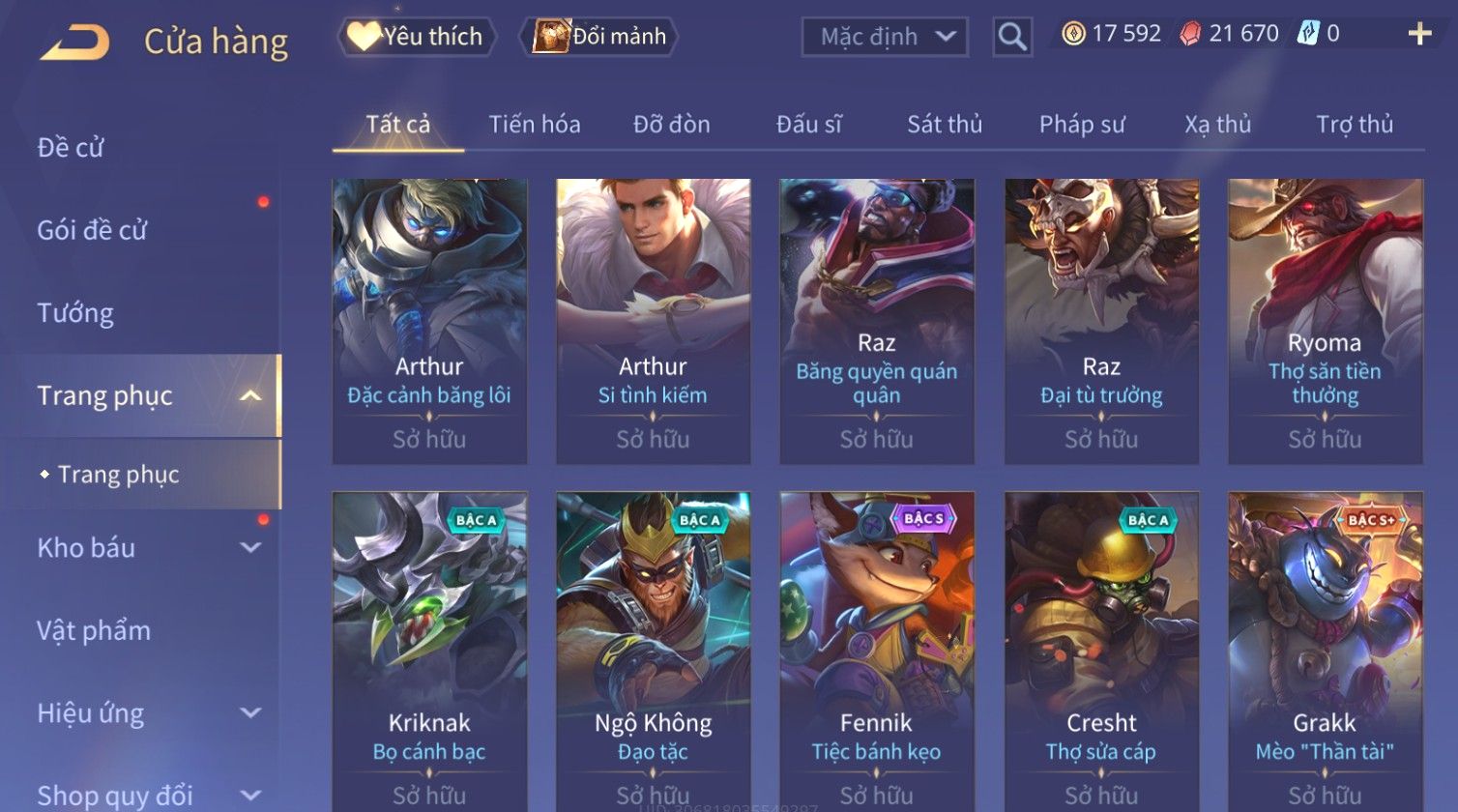This screenshot has width=1458, height=812.
Task: Go to the Tướng shop section
Action: tap(75, 313)
